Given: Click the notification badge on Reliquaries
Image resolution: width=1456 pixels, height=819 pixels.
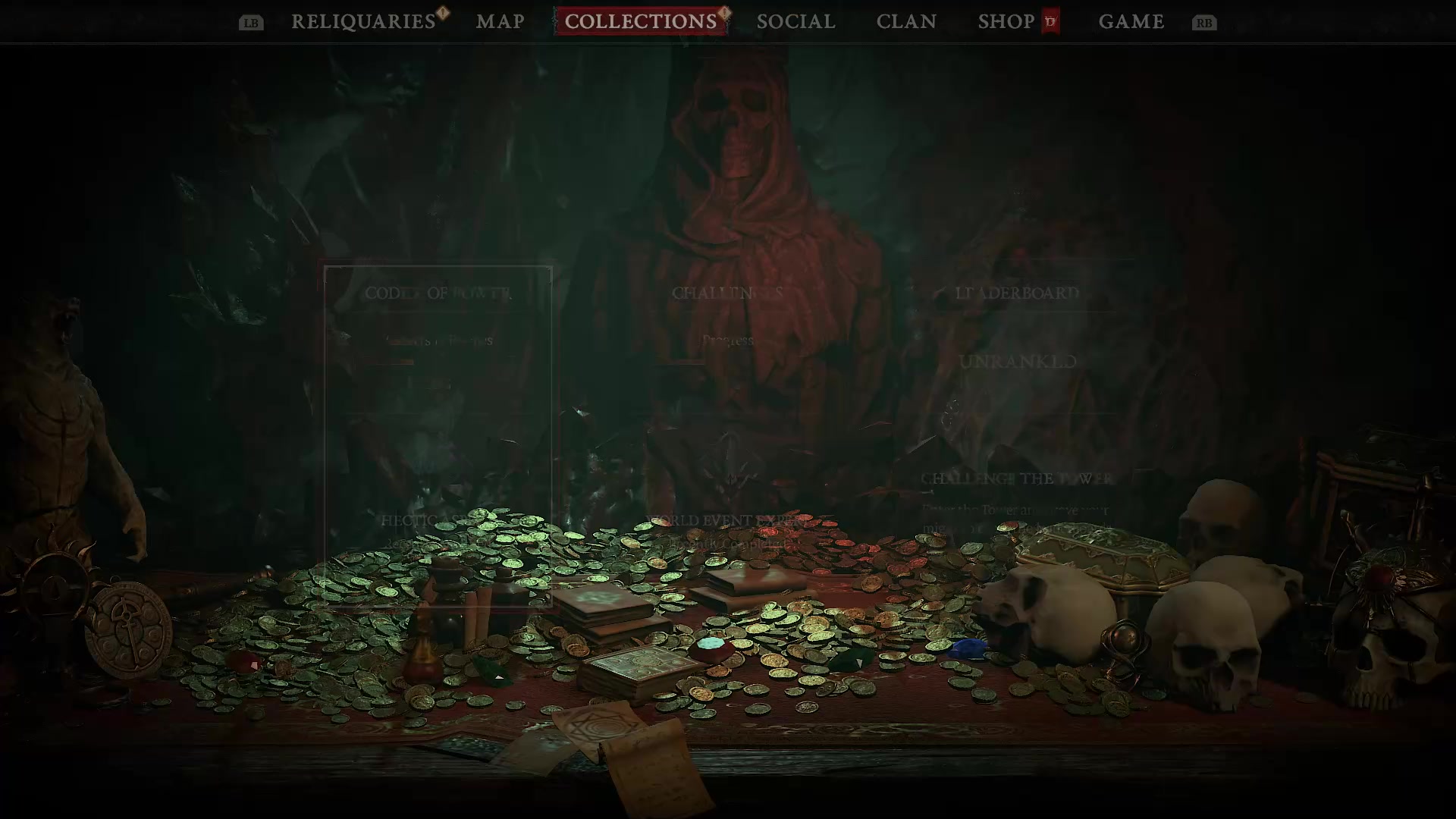Looking at the screenshot, I should (442, 12).
